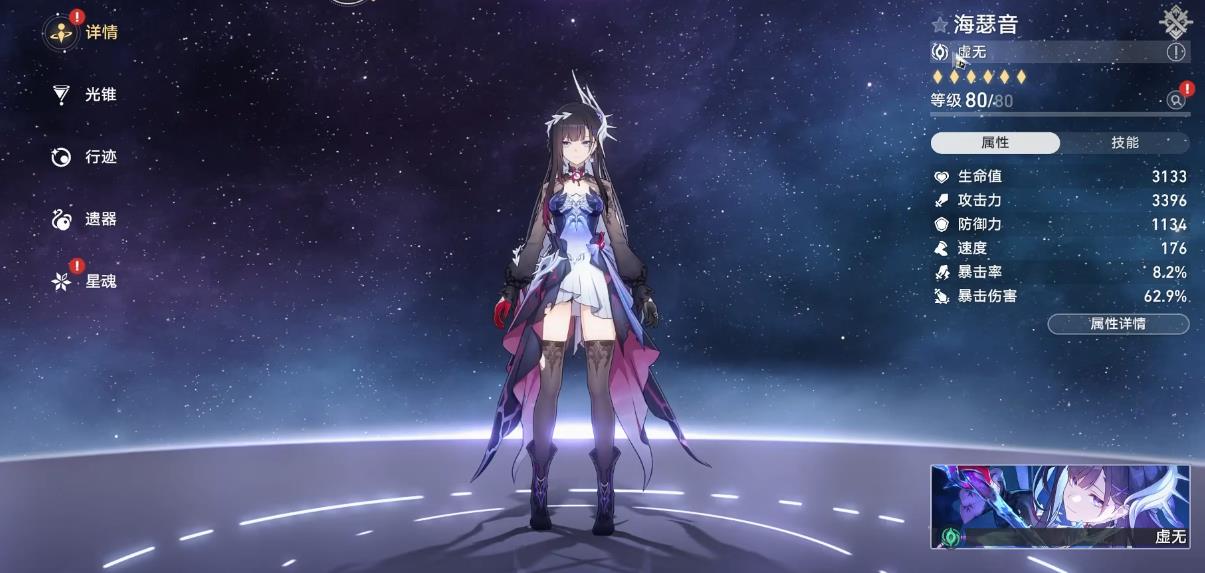Click the diamond emblem in top-right corner
This screenshot has height=573, width=1205.
(x=1174, y=21)
